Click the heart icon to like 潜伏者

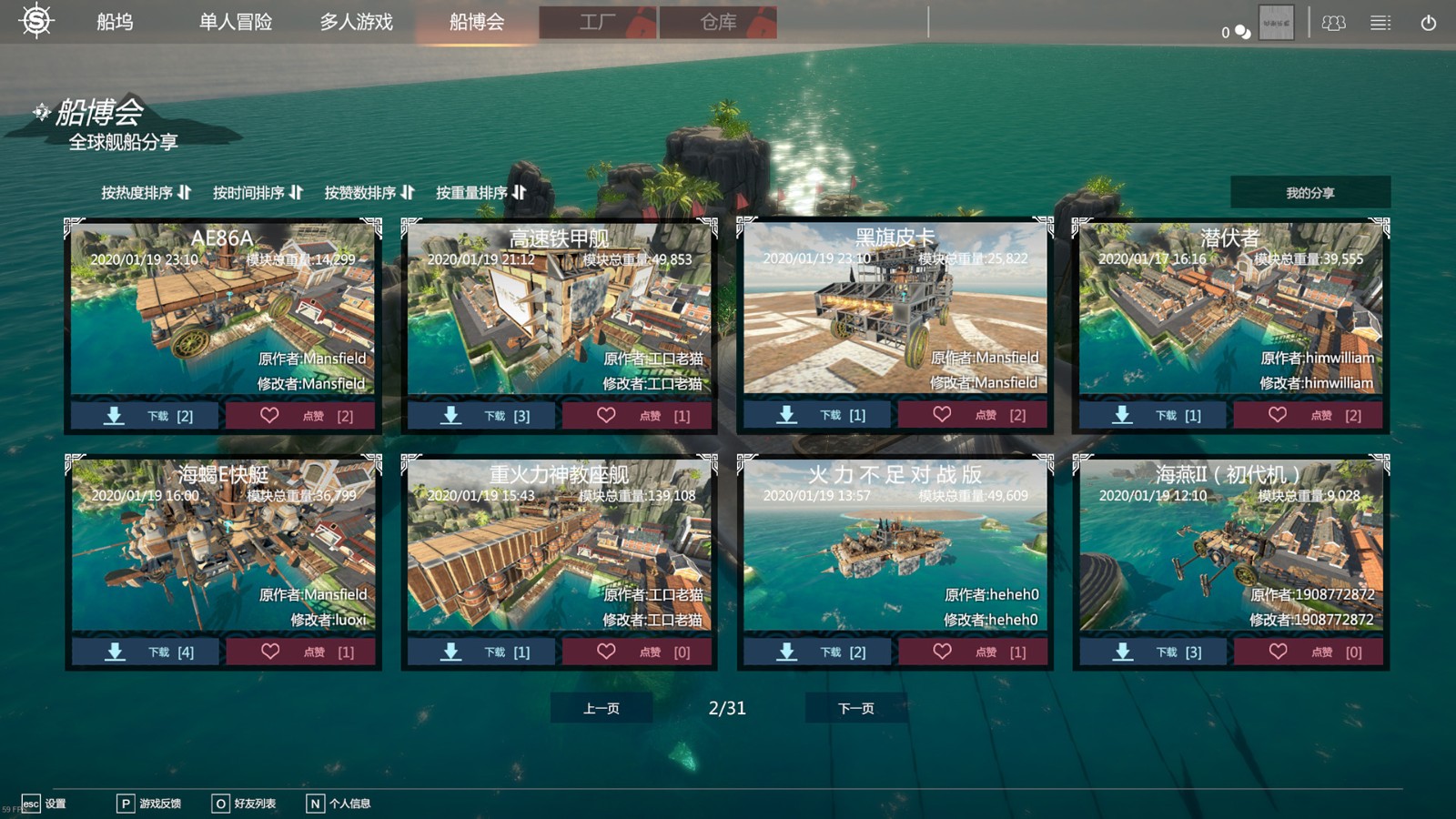coord(1278,414)
